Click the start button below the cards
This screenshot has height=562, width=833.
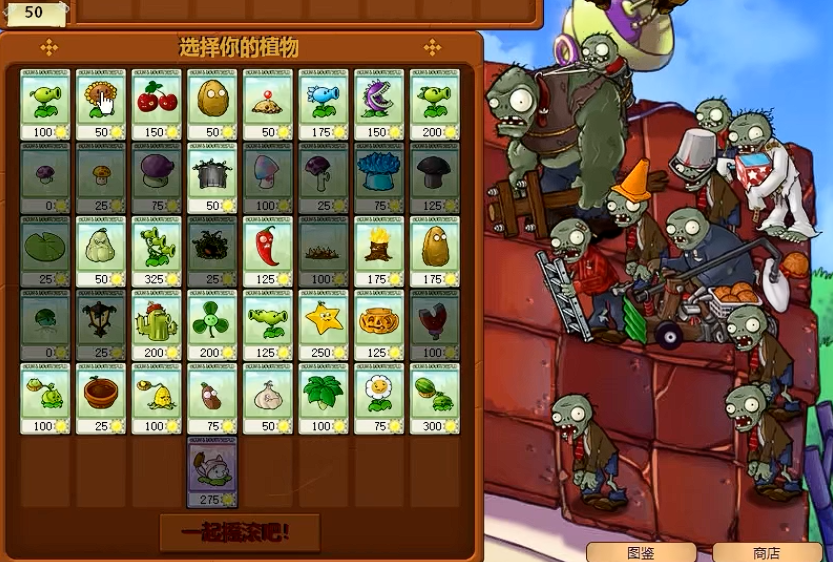point(240,532)
